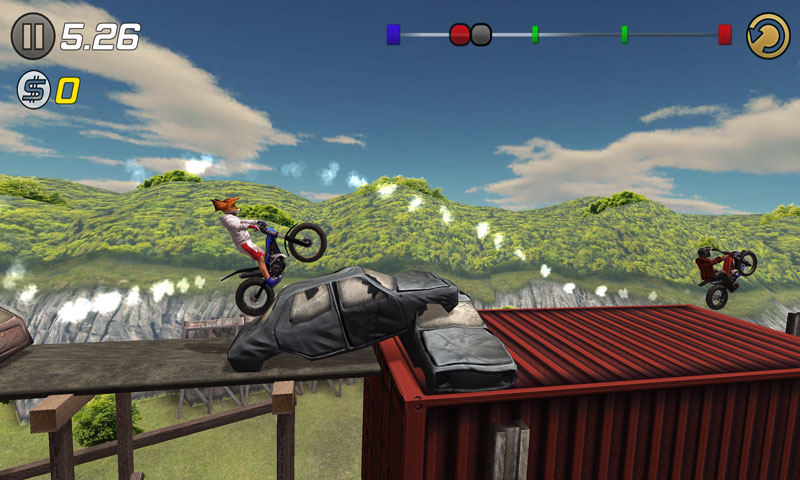Pause the game with the pause button
Image resolution: width=800 pixels, height=480 pixels.
pyautogui.click(x=33, y=37)
